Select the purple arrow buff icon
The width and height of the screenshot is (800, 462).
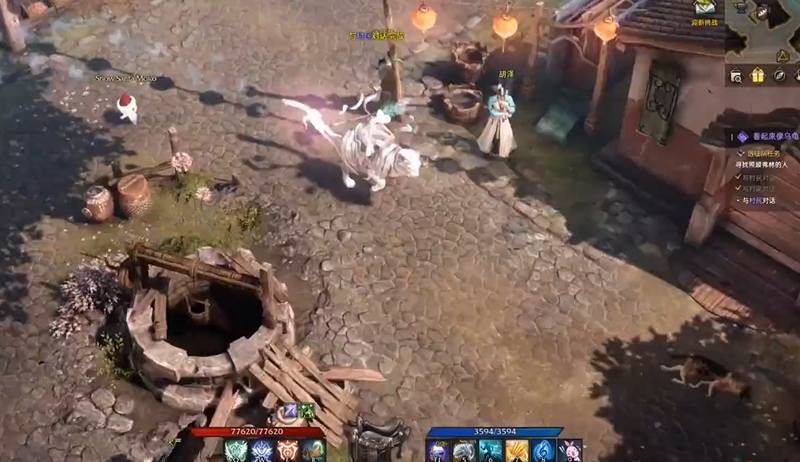290,411
